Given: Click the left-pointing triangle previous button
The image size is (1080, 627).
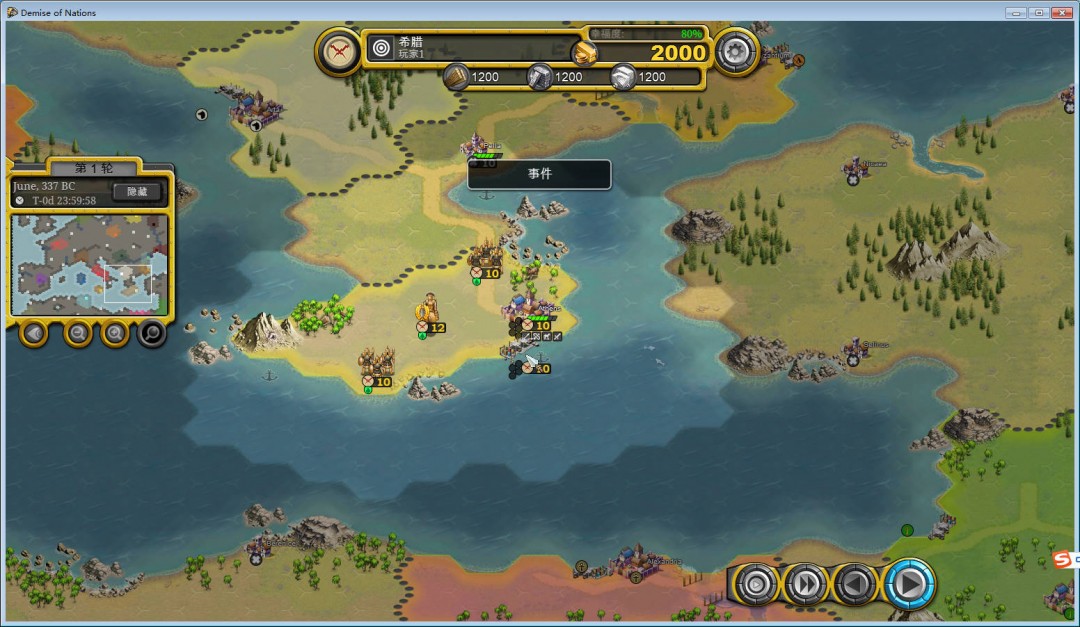Looking at the screenshot, I should click(856, 583).
